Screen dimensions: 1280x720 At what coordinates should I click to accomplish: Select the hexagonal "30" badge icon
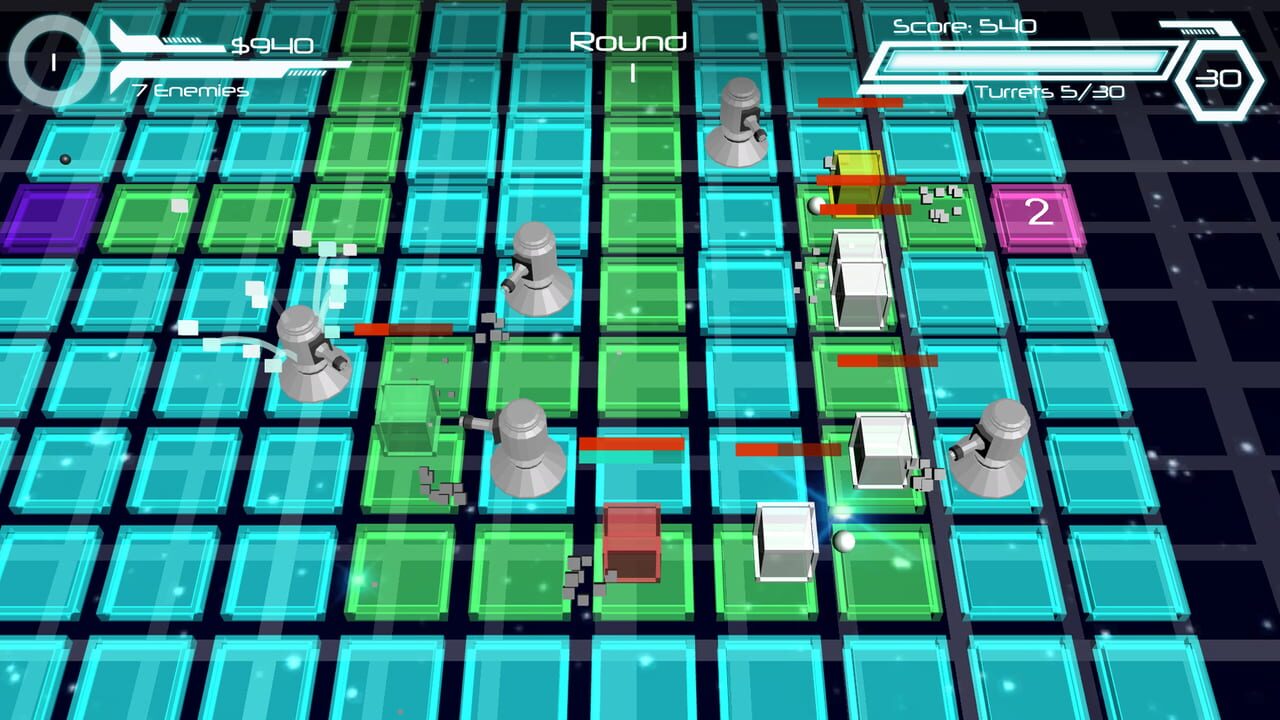click(x=1218, y=78)
